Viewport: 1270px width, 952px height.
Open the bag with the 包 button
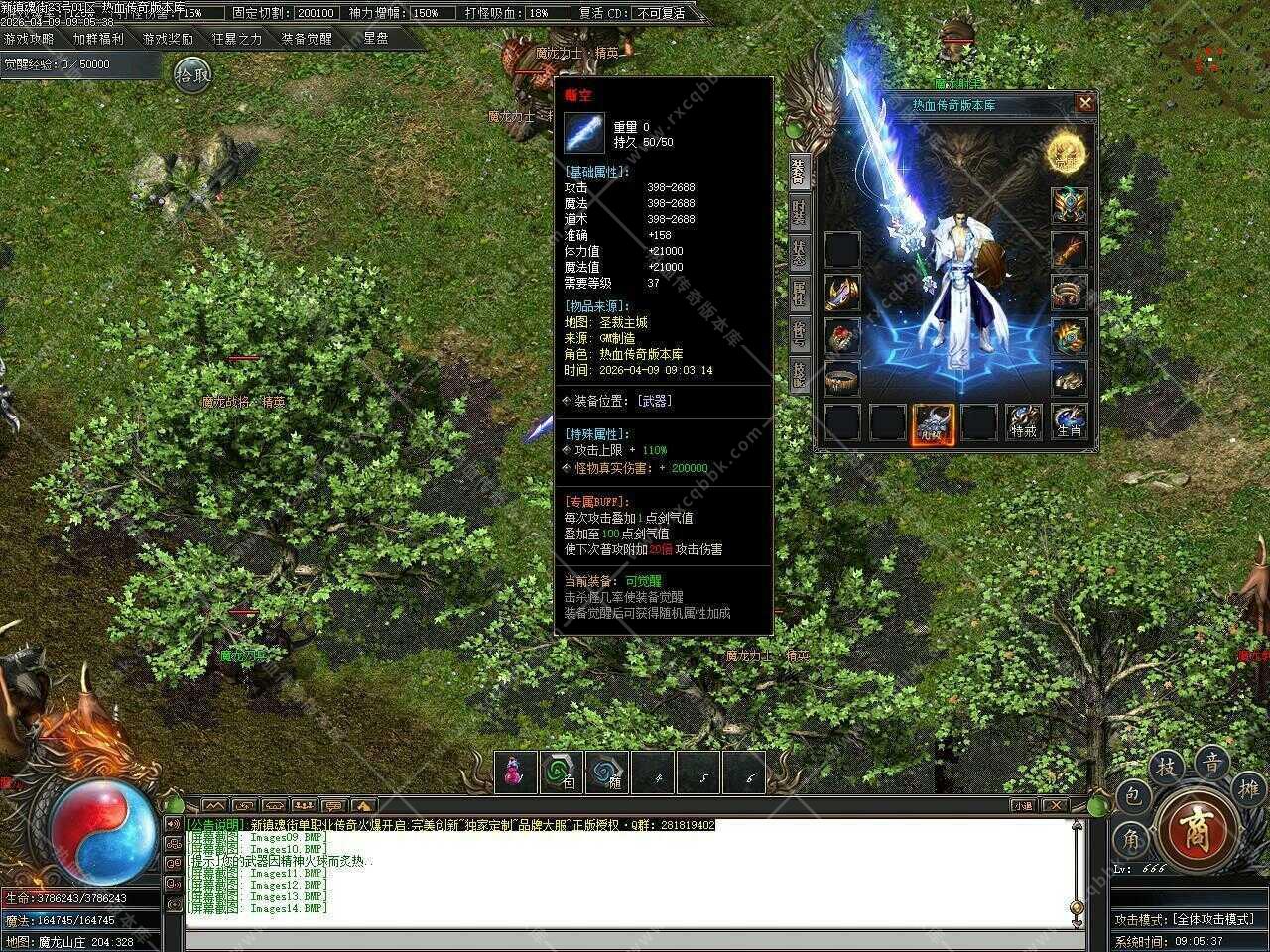(1134, 795)
